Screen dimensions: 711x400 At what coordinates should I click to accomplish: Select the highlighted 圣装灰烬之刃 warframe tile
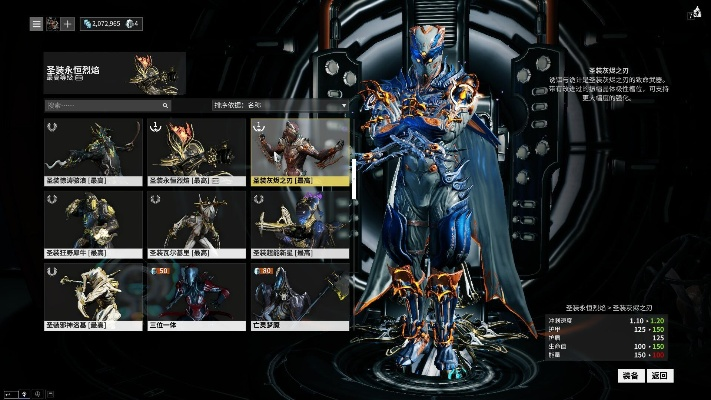[300, 152]
